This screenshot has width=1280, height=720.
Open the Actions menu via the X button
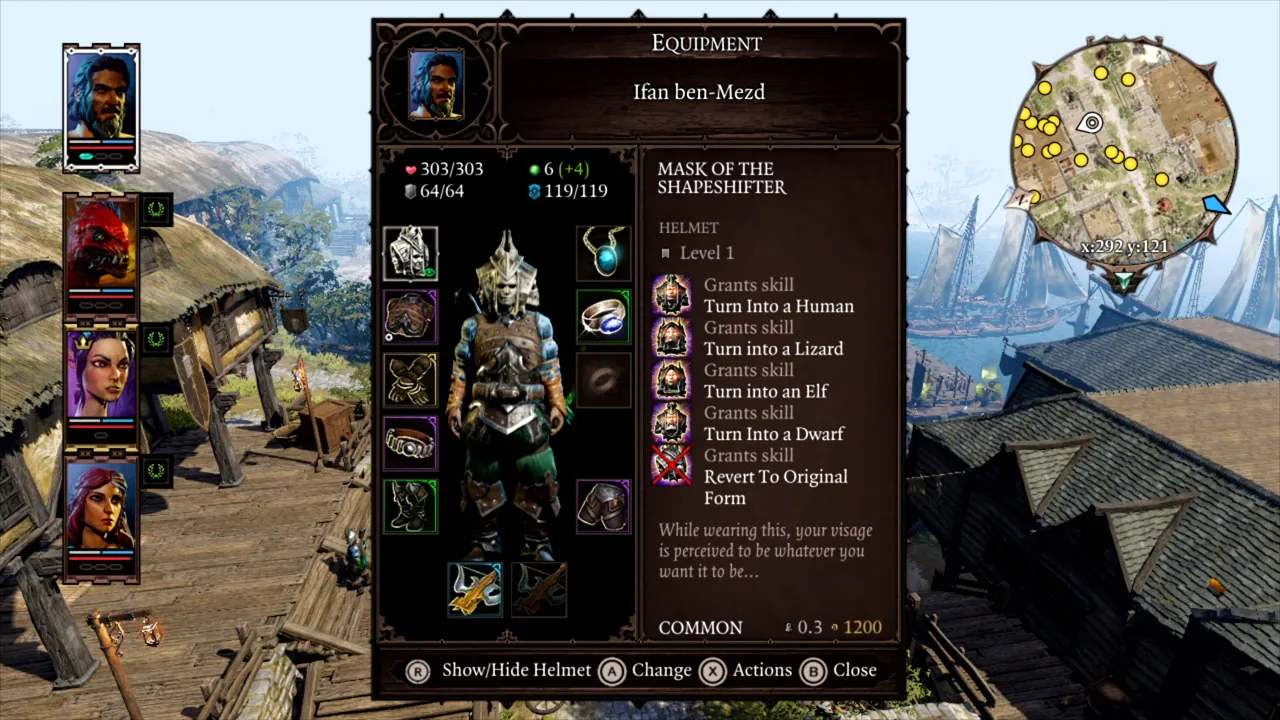pyautogui.click(x=712, y=670)
